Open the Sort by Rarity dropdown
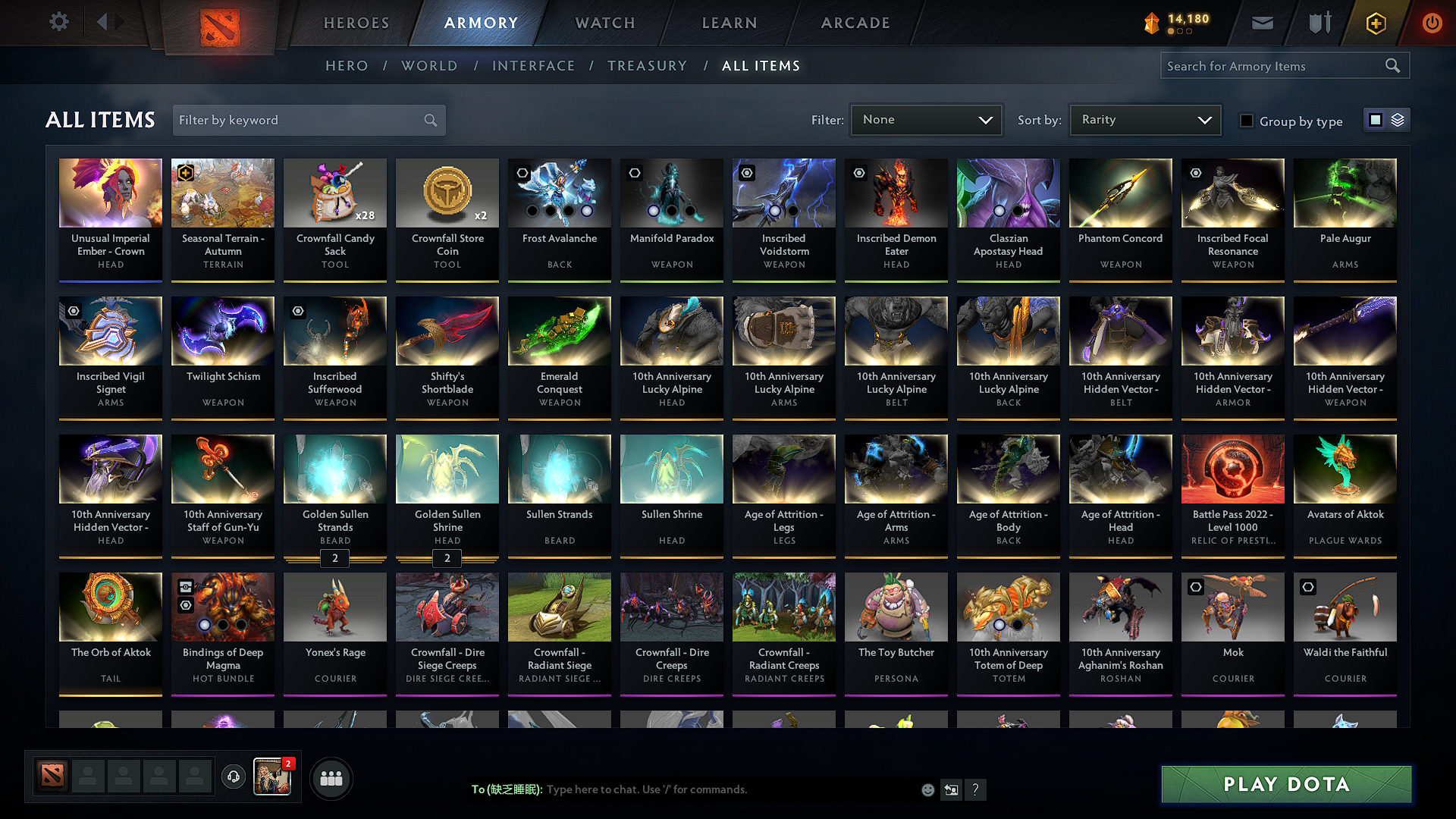1456x819 pixels. point(1144,119)
